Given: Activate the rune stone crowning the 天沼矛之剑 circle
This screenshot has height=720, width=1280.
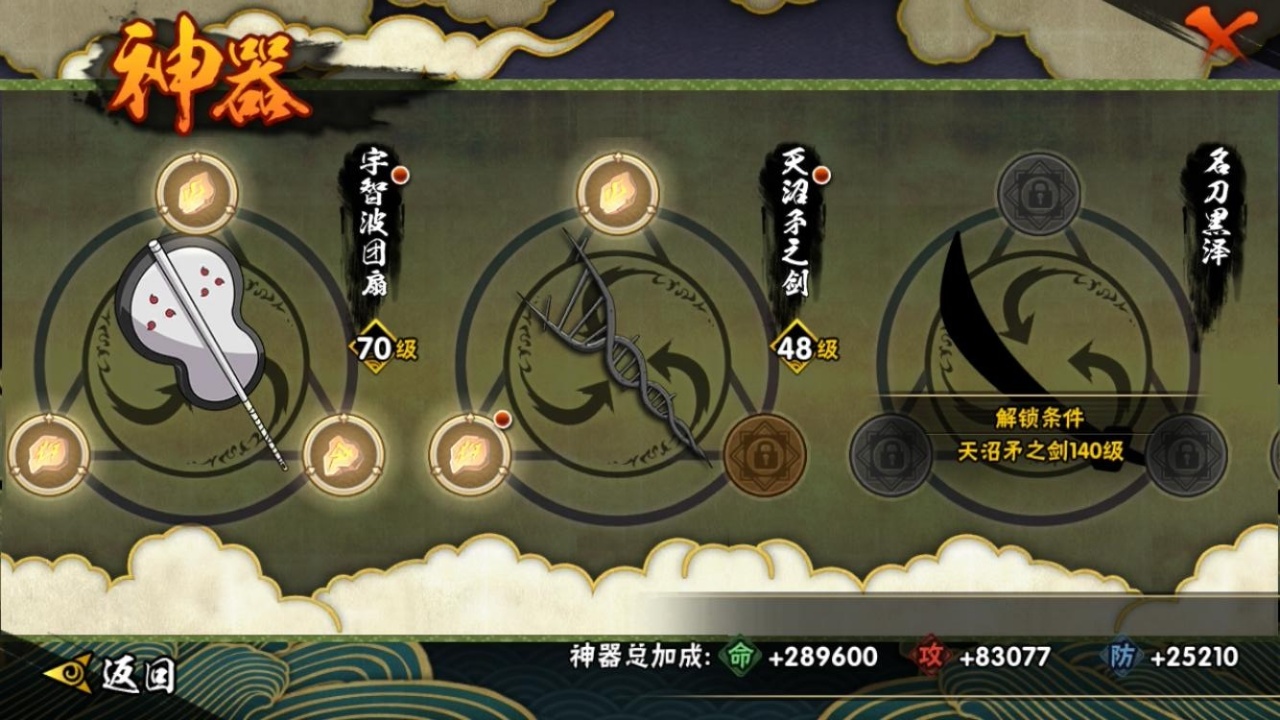Looking at the screenshot, I should [x=618, y=194].
